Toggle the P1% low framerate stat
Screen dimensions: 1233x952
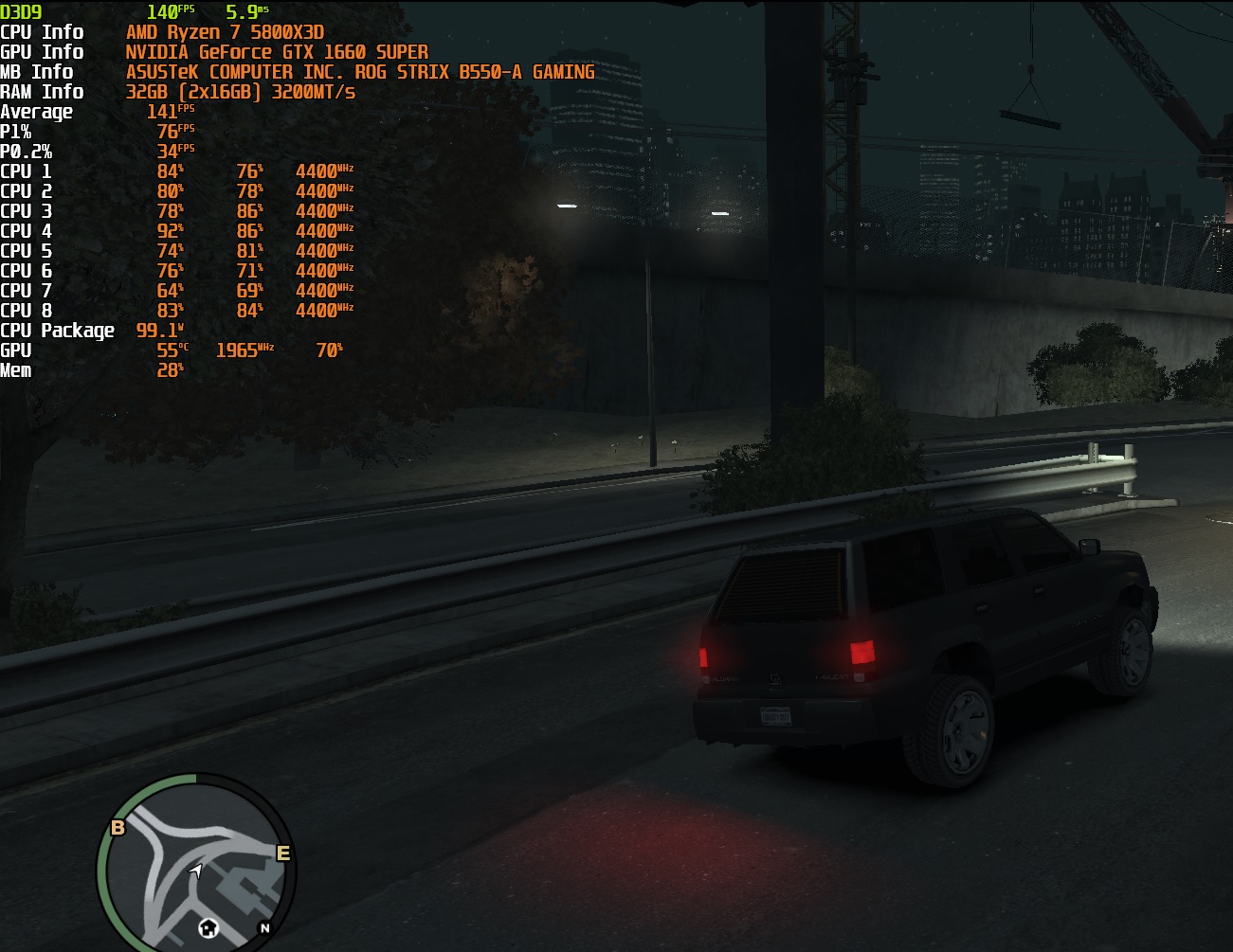(x=171, y=131)
